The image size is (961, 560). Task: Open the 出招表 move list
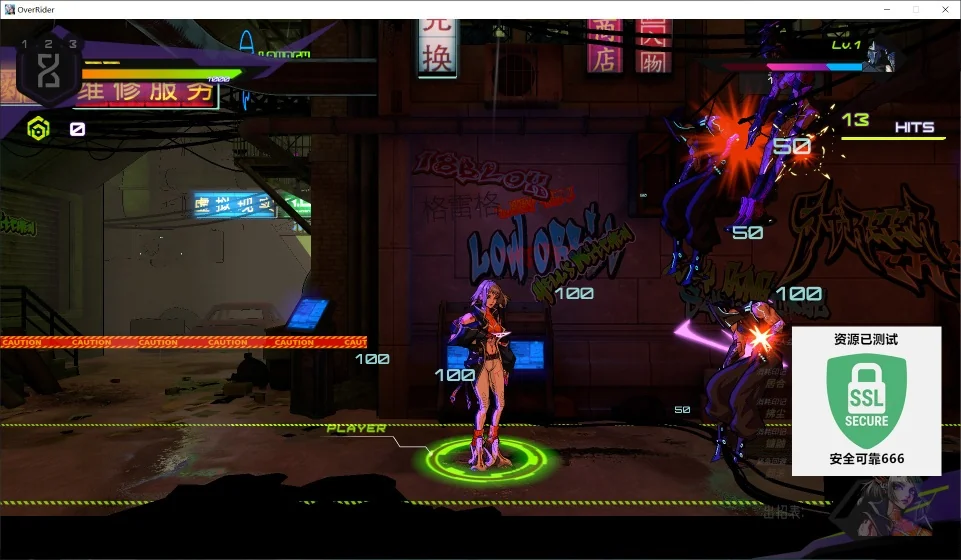[783, 512]
